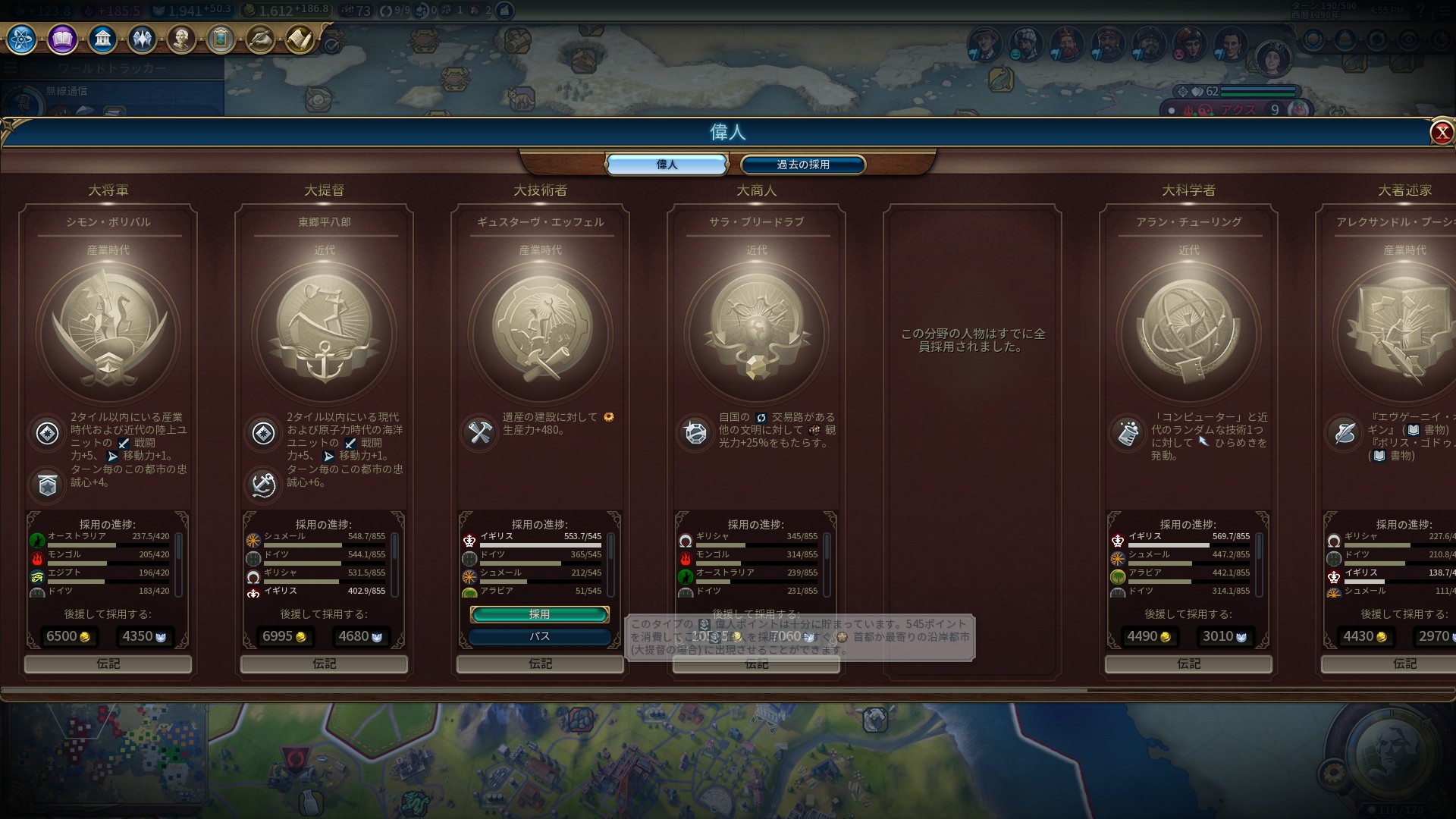
Task: Open the Great People bust icon
Action: coord(181,39)
